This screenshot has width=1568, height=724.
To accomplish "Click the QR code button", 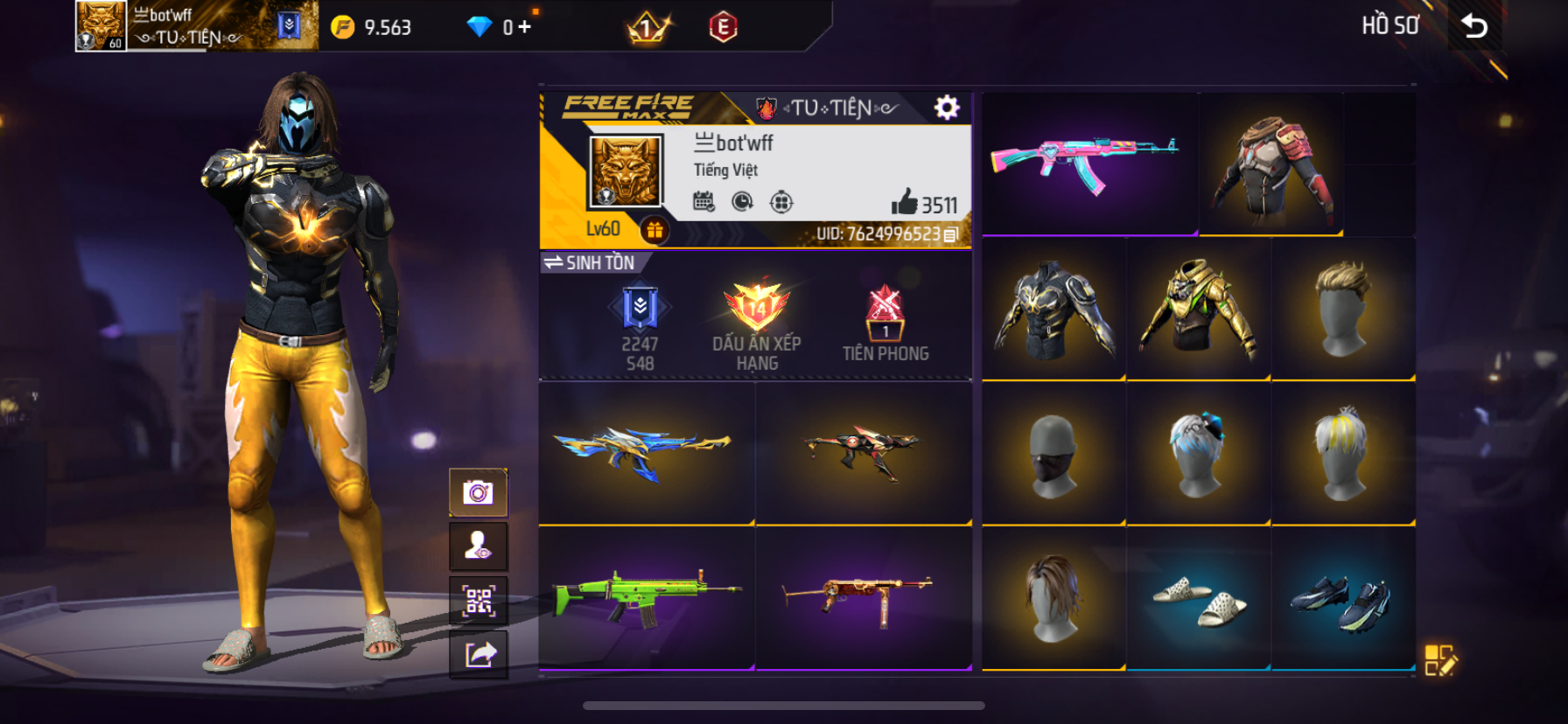I will 478,601.
